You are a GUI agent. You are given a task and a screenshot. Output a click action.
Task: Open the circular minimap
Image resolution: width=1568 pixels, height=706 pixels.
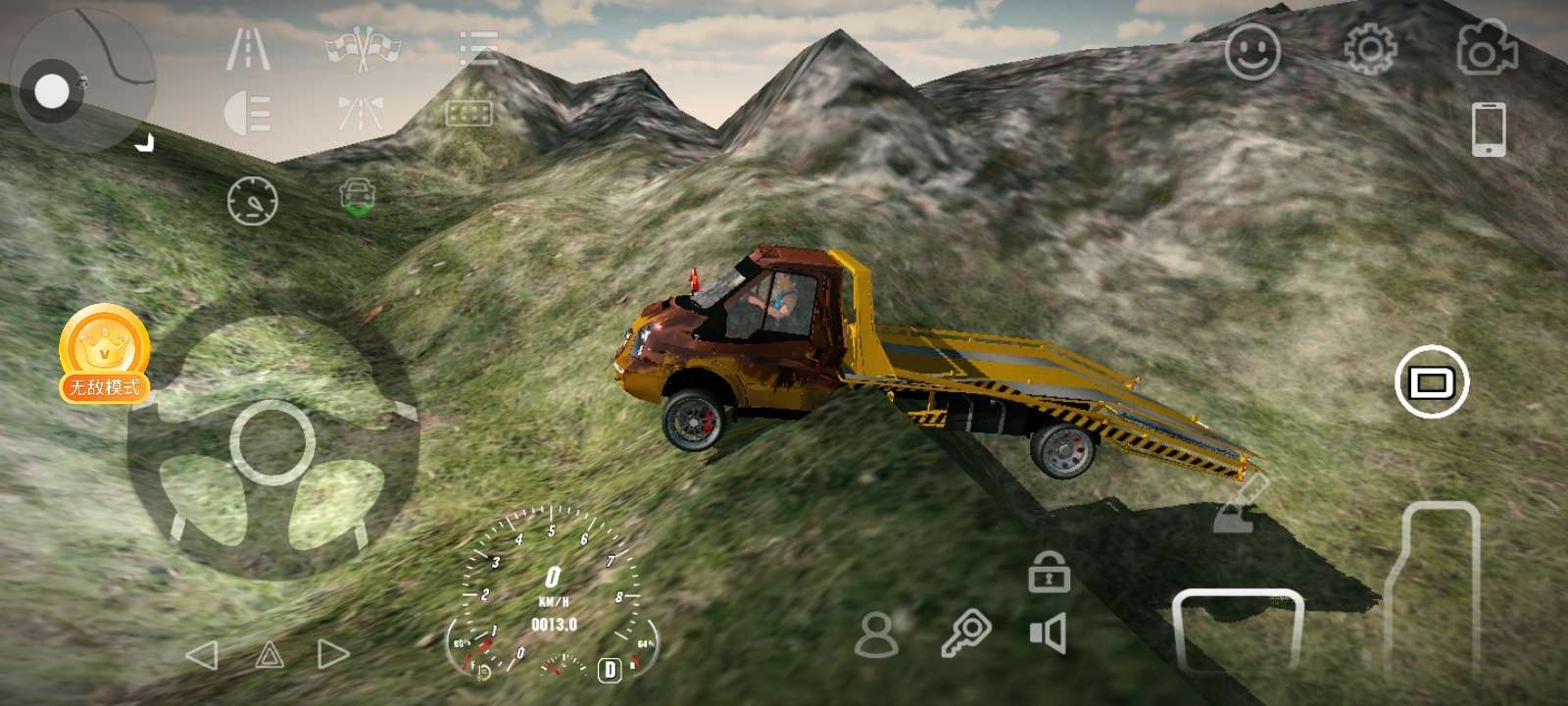pyautogui.click(x=82, y=79)
